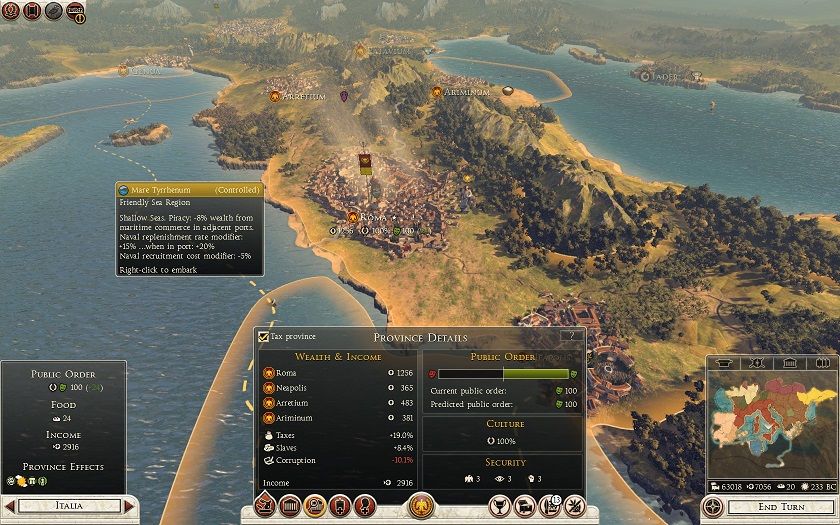The width and height of the screenshot is (840, 525).
Task: Select previous province with left arrow
Action: coord(9,507)
